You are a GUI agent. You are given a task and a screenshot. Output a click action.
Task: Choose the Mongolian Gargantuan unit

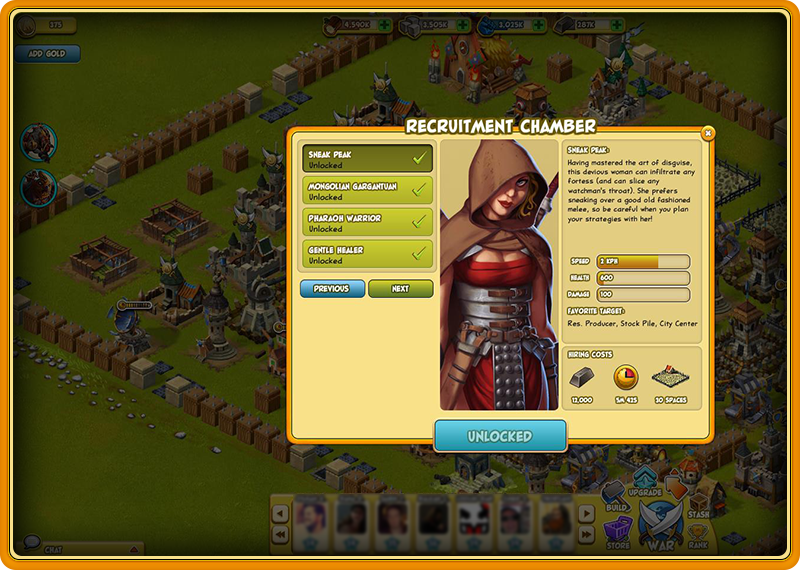pyautogui.click(x=368, y=191)
